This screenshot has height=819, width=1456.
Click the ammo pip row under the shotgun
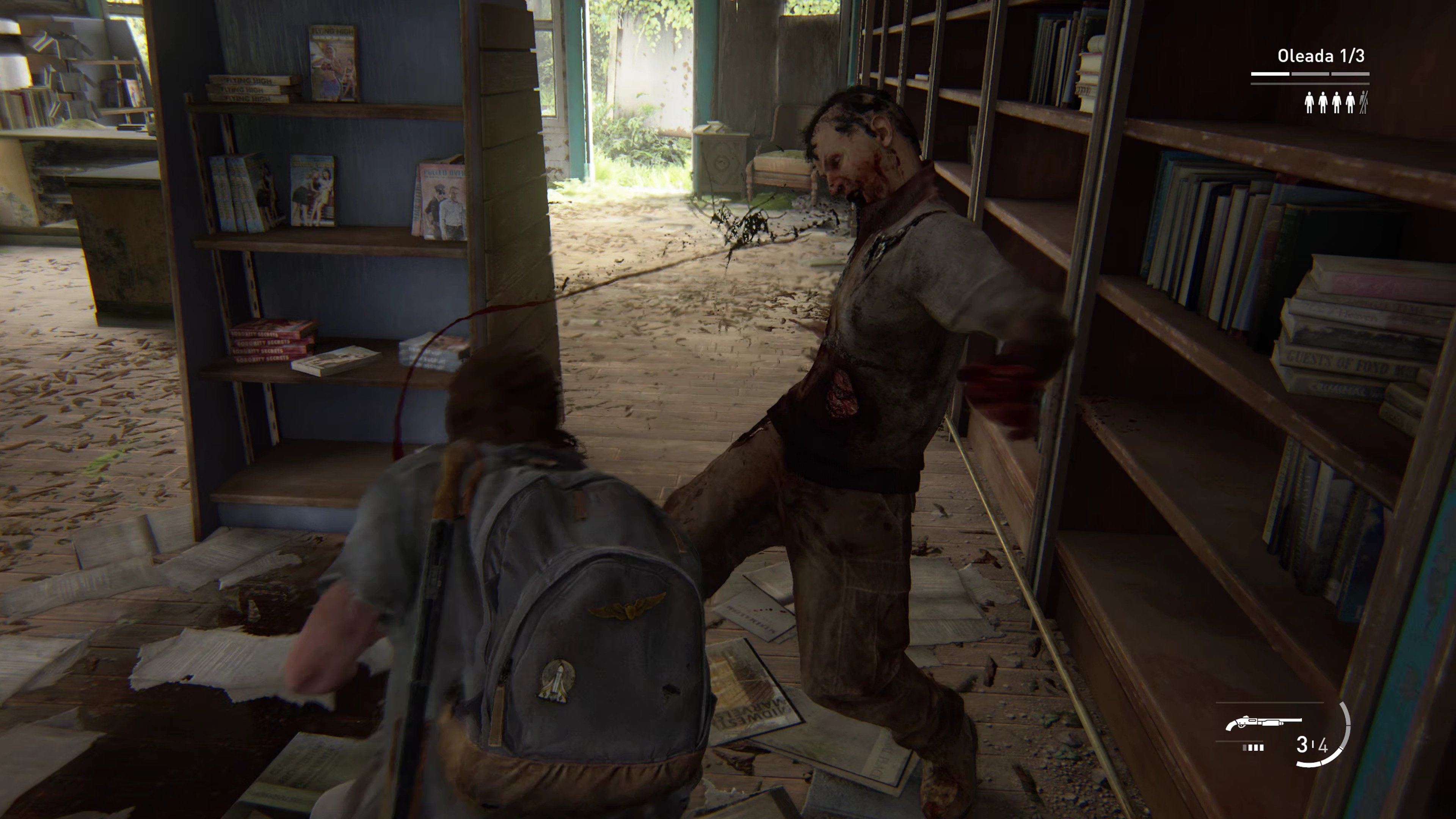coord(1253,748)
